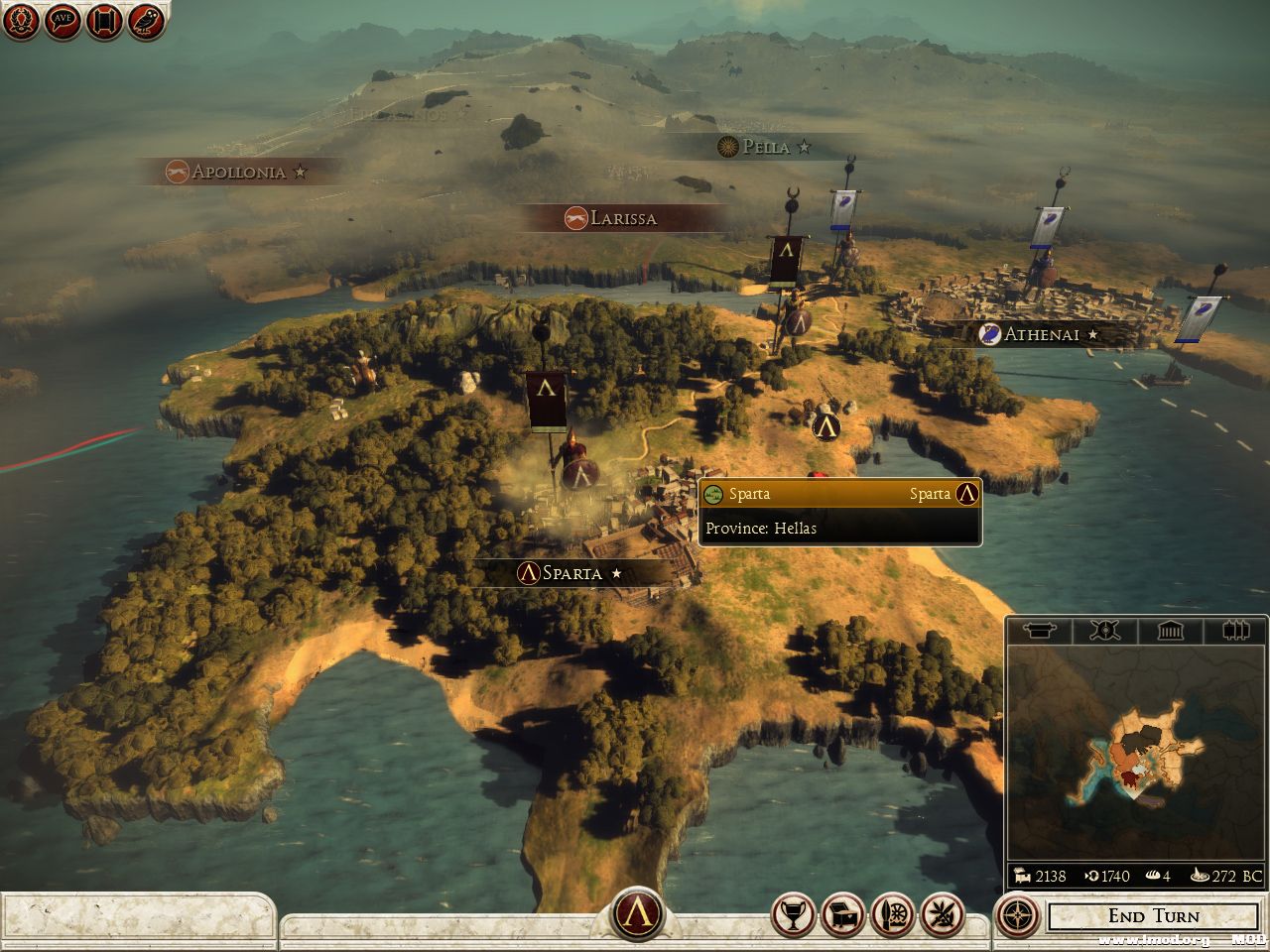The height and width of the screenshot is (952, 1270).
Task: Select the Athenai settlement label
Action: [x=1040, y=334]
